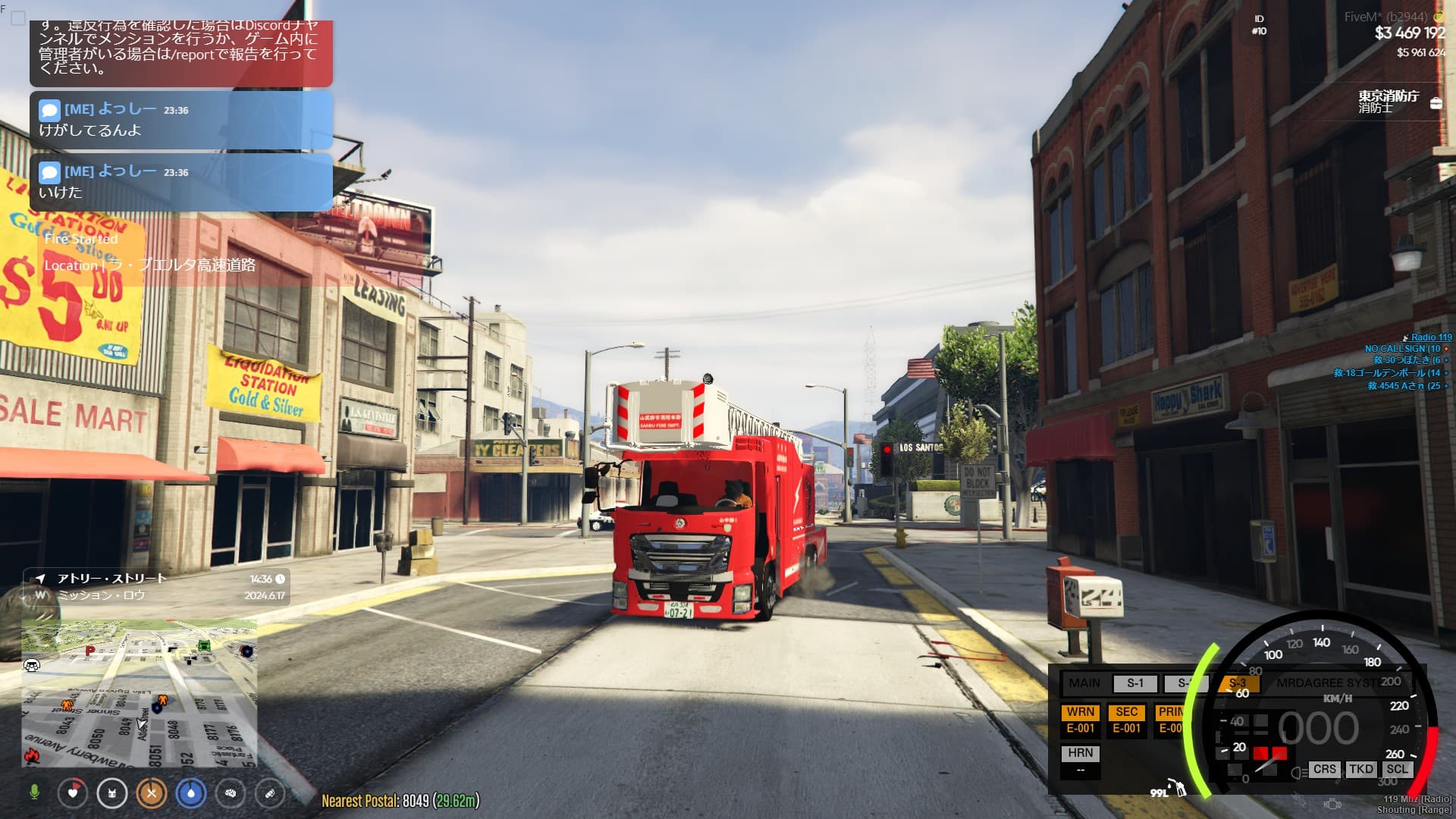
Task: Click the blue water drop thirst icon
Action: [x=191, y=793]
